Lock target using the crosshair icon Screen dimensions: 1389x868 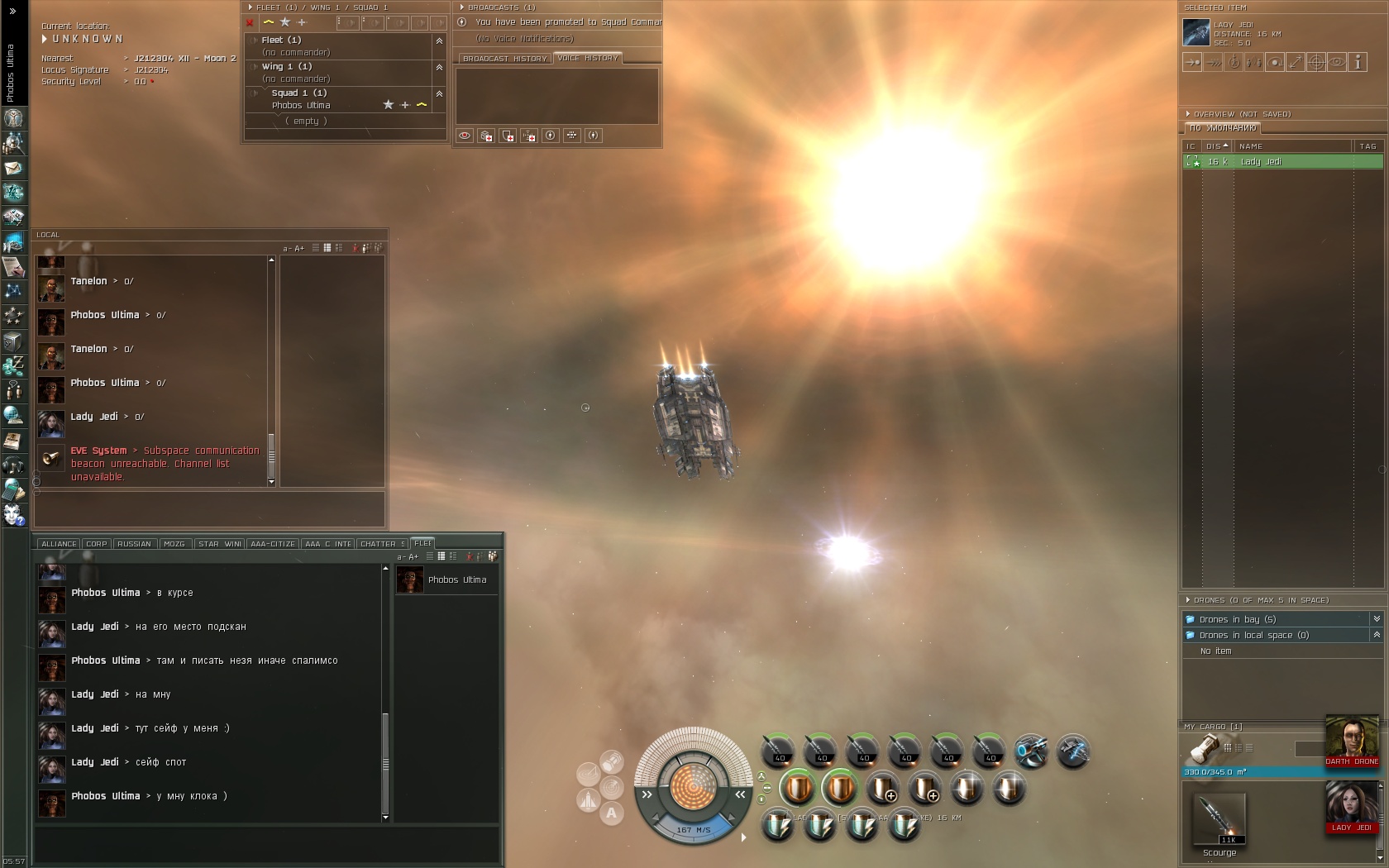point(1315,62)
